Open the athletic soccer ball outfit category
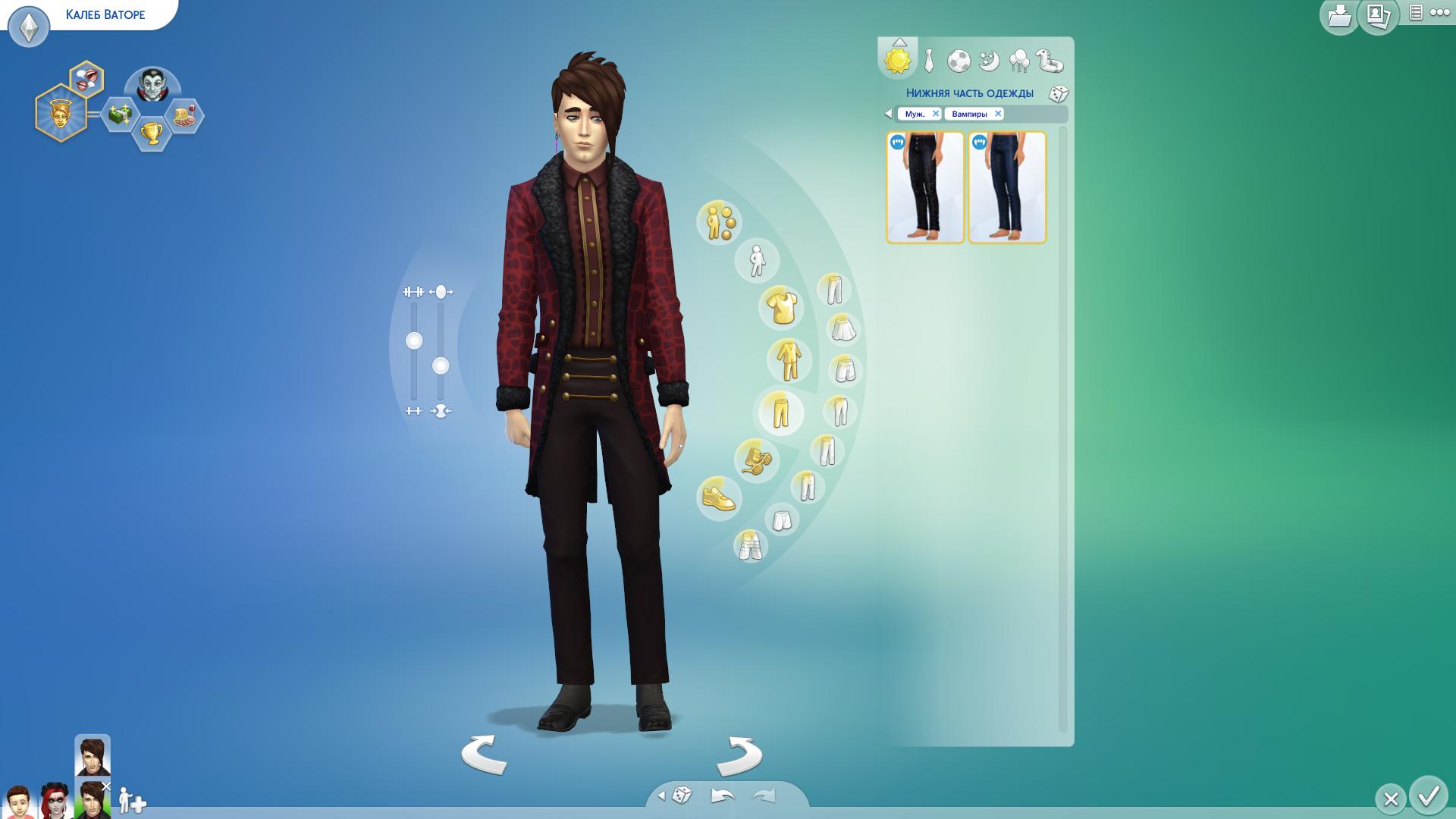The height and width of the screenshot is (819, 1456). click(959, 61)
